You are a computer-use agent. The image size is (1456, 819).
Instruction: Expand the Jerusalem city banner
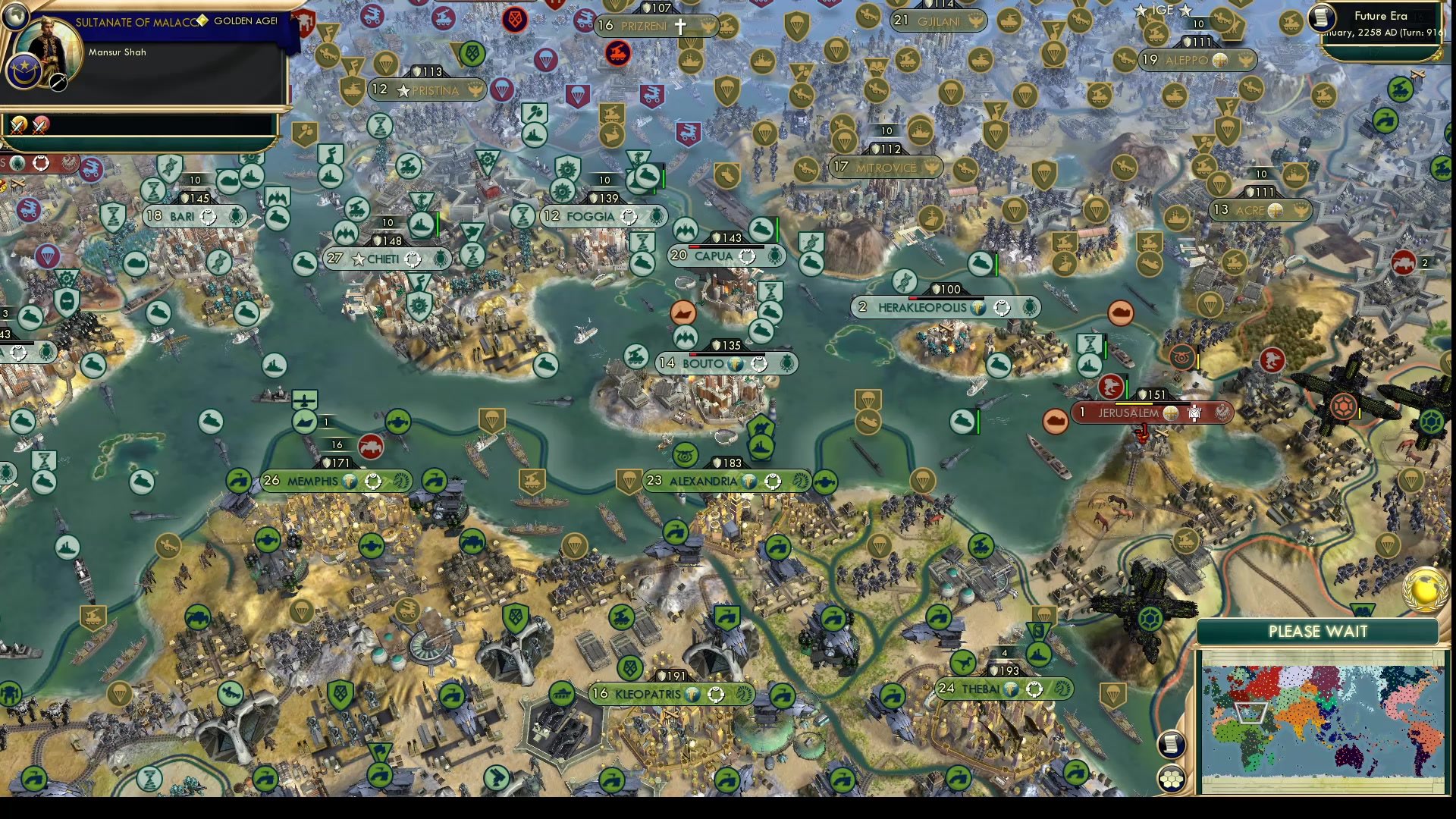[x=1128, y=412]
